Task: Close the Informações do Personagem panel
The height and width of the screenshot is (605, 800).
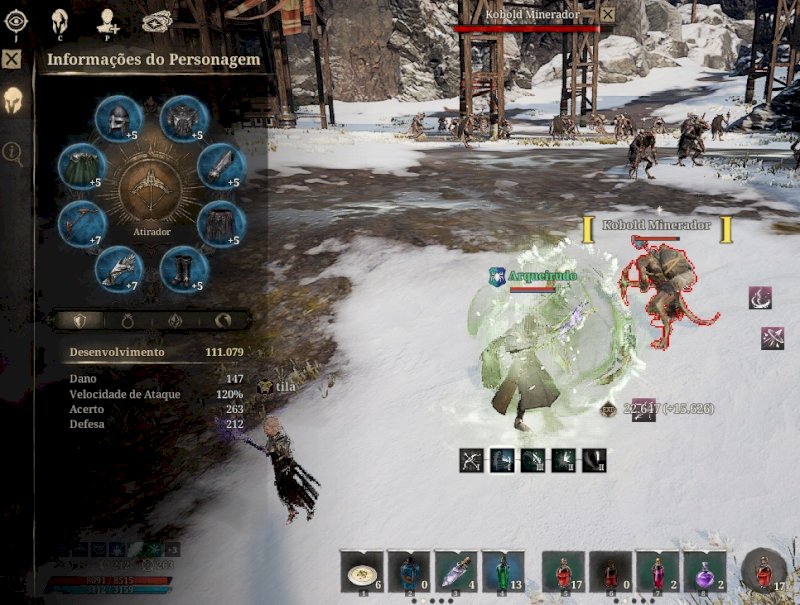Action: pos(12,59)
